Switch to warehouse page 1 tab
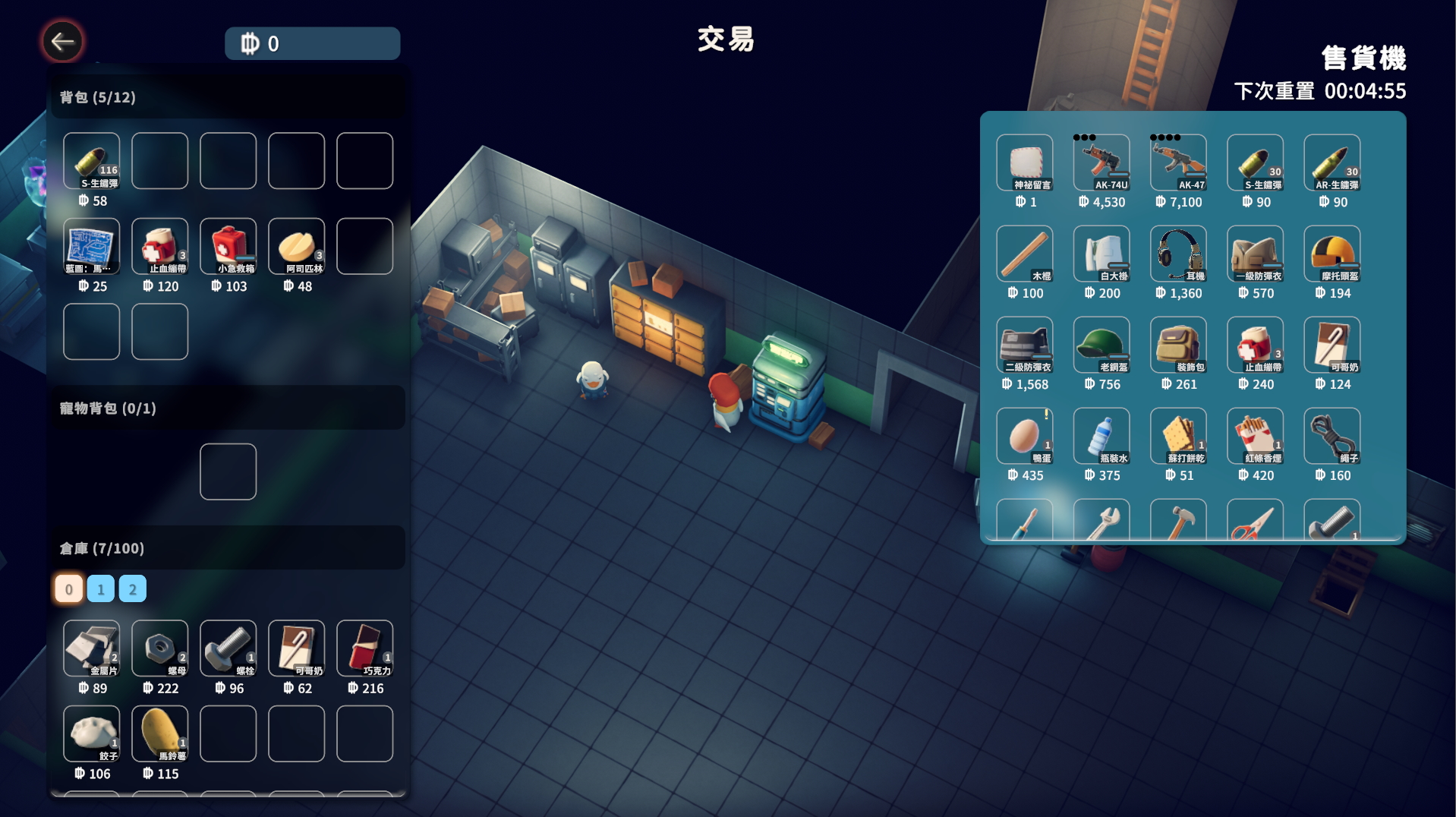This screenshot has width=1456, height=817. (100, 589)
